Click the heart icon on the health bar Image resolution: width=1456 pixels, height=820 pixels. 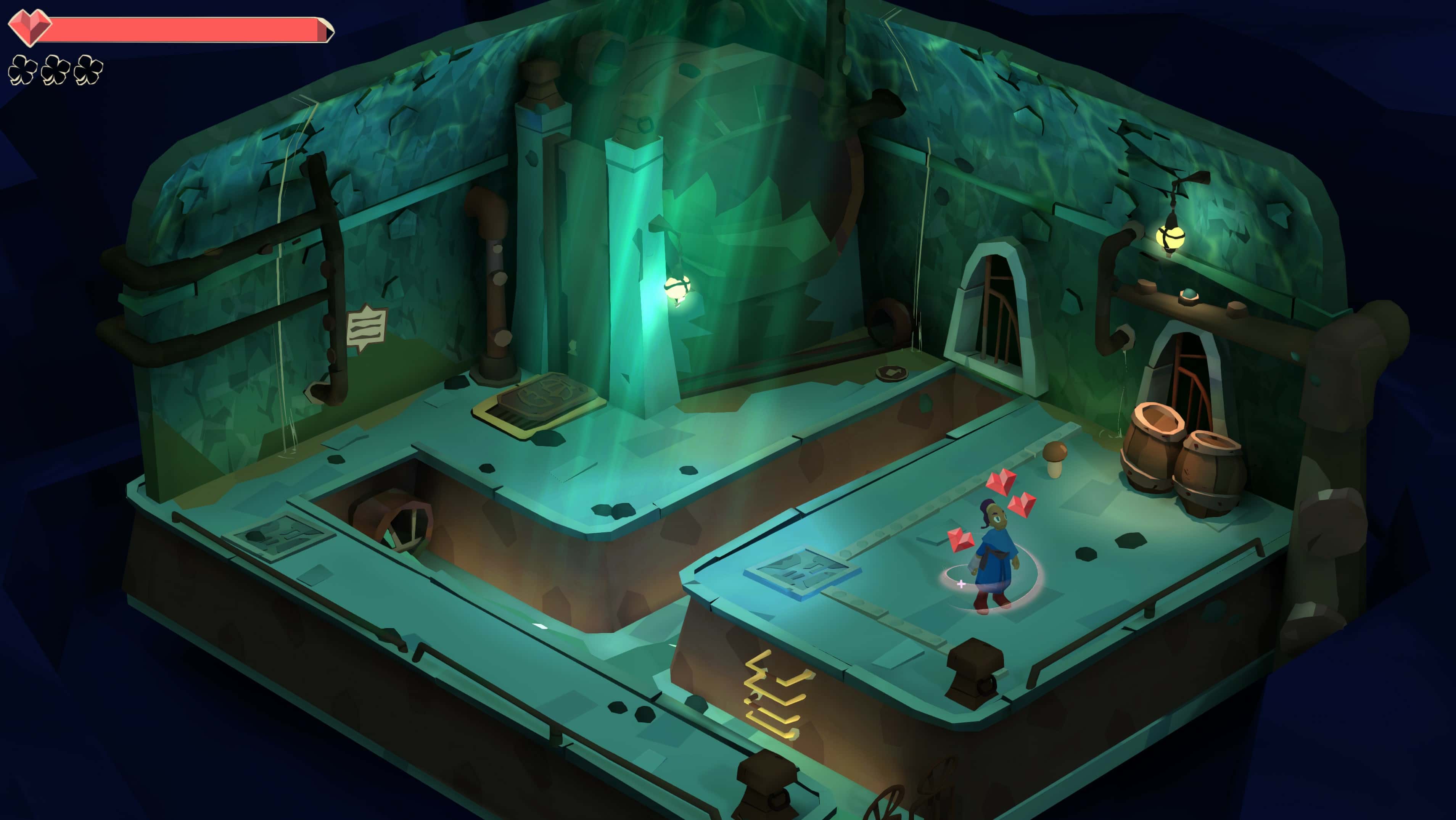(29, 27)
